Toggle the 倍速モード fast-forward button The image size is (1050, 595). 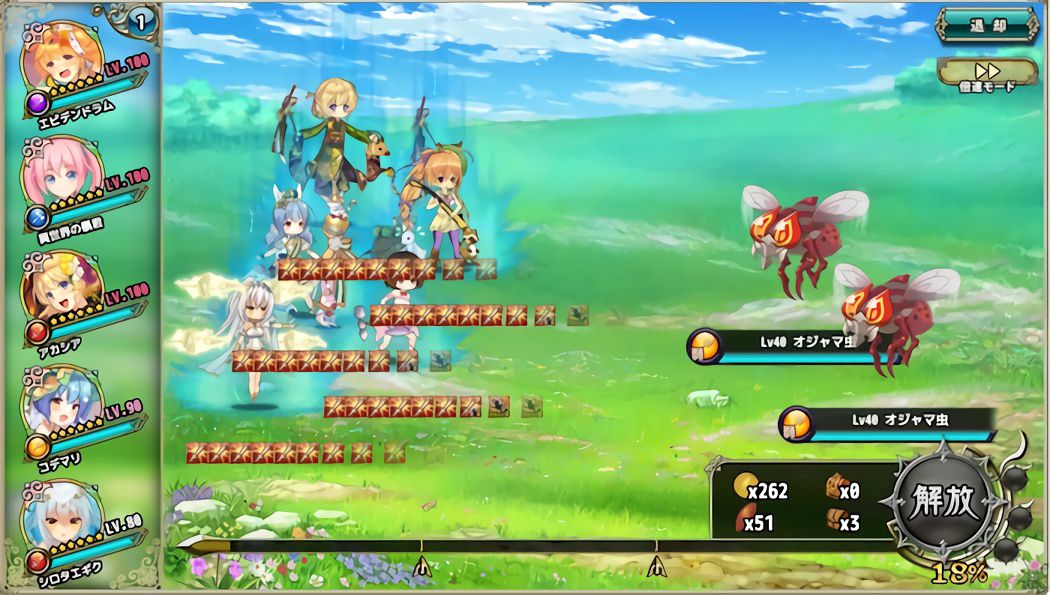pyautogui.click(x=988, y=74)
